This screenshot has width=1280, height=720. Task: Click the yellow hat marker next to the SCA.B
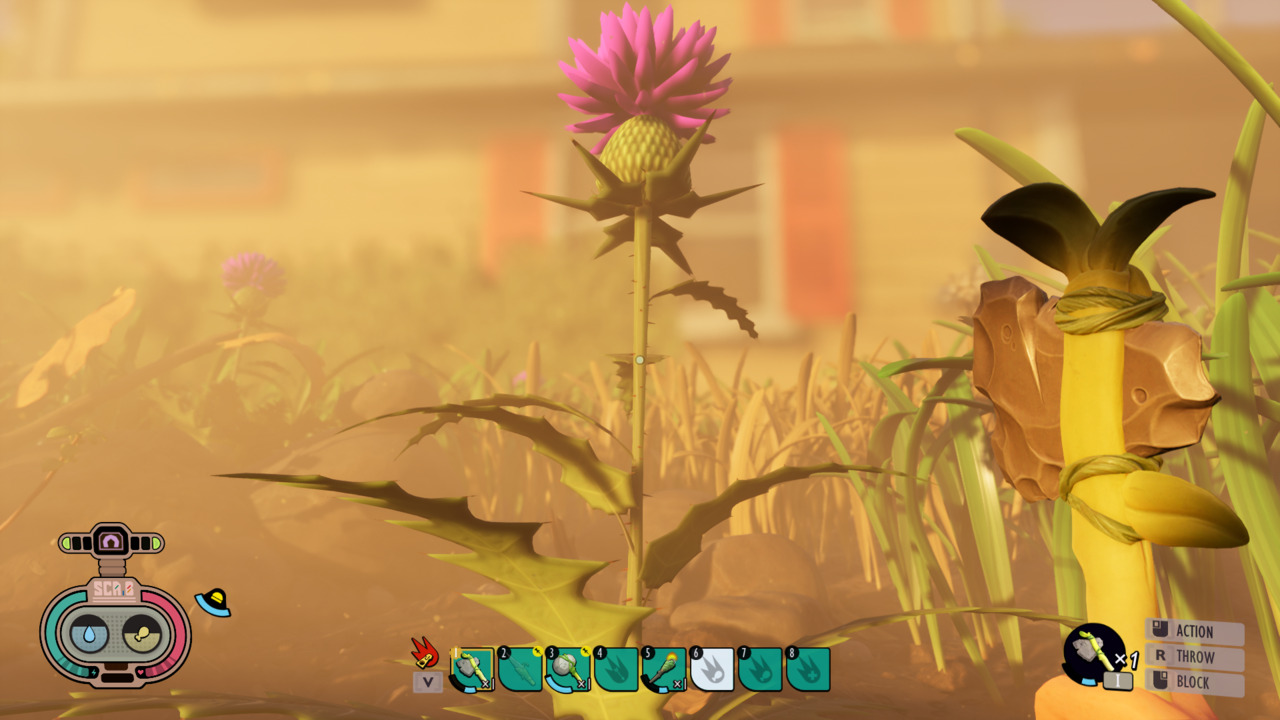click(x=213, y=600)
